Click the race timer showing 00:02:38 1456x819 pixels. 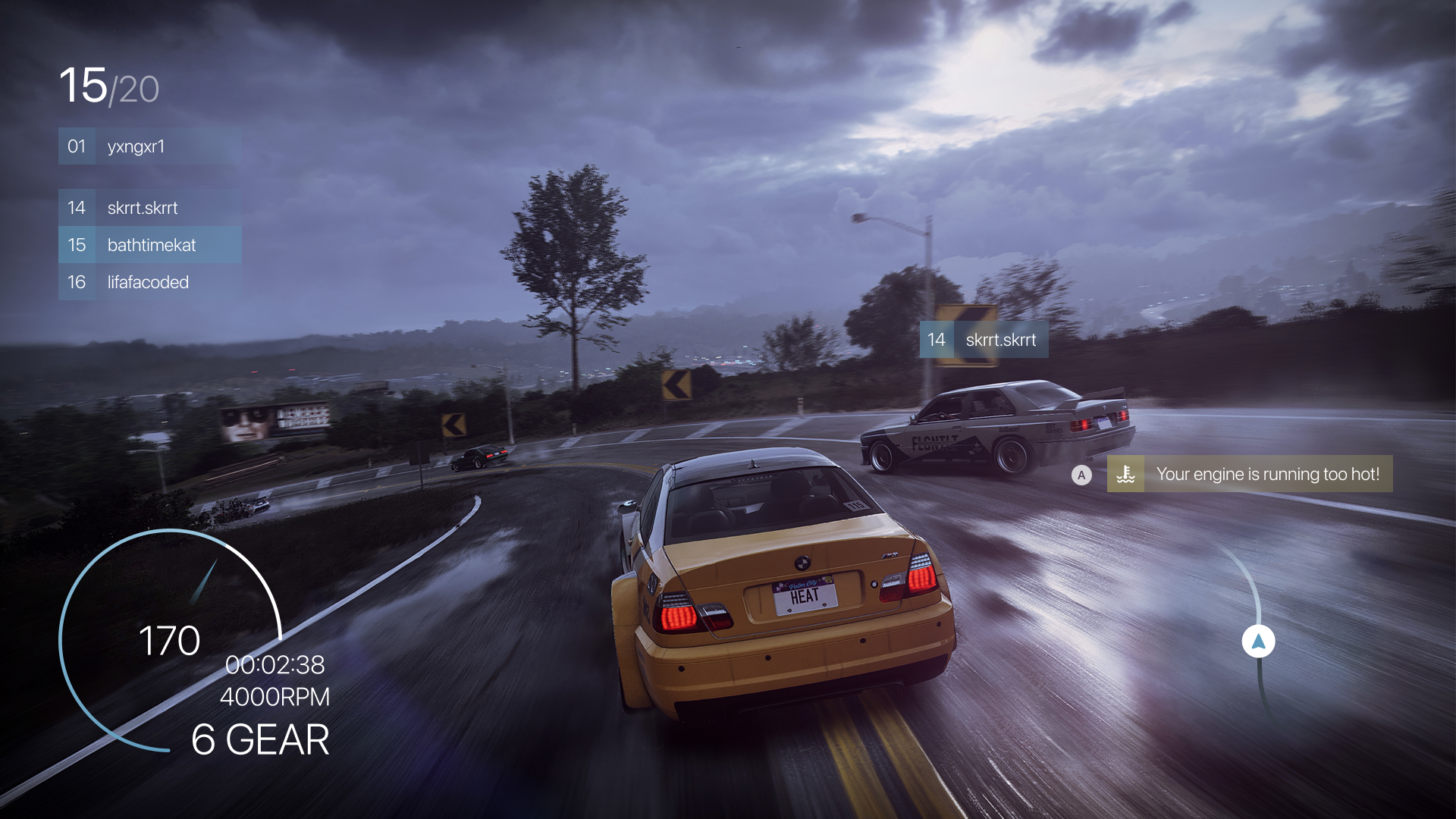click(277, 667)
